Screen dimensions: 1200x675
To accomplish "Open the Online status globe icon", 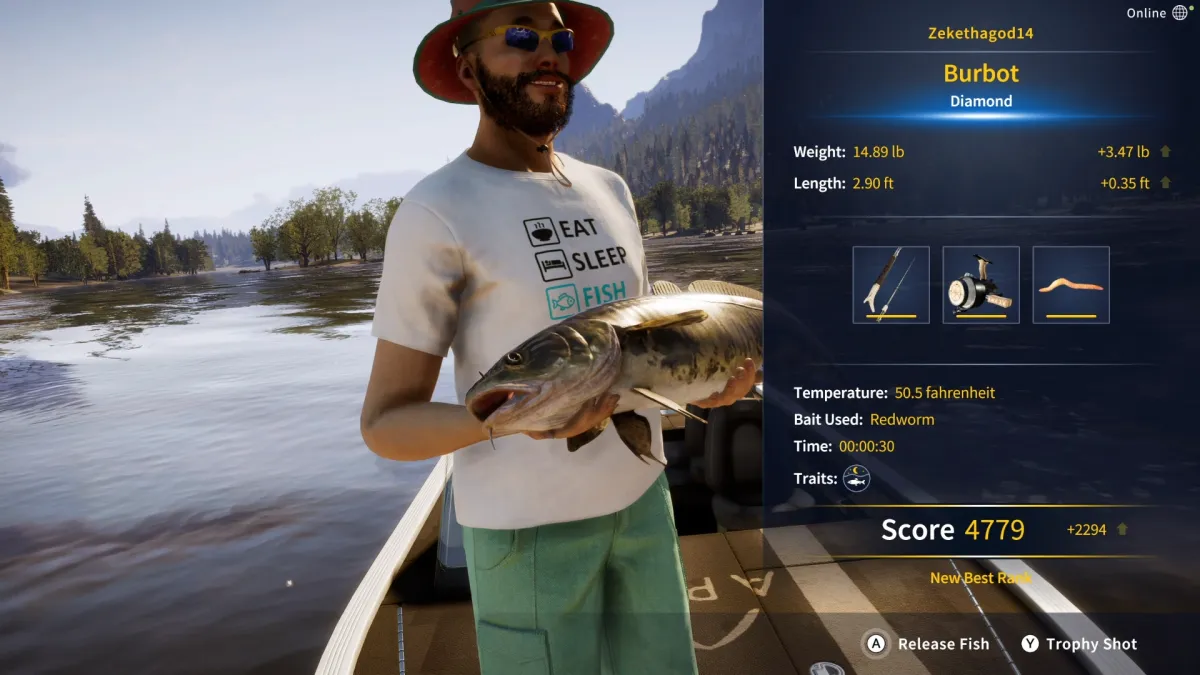I will [x=1180, y=13].
